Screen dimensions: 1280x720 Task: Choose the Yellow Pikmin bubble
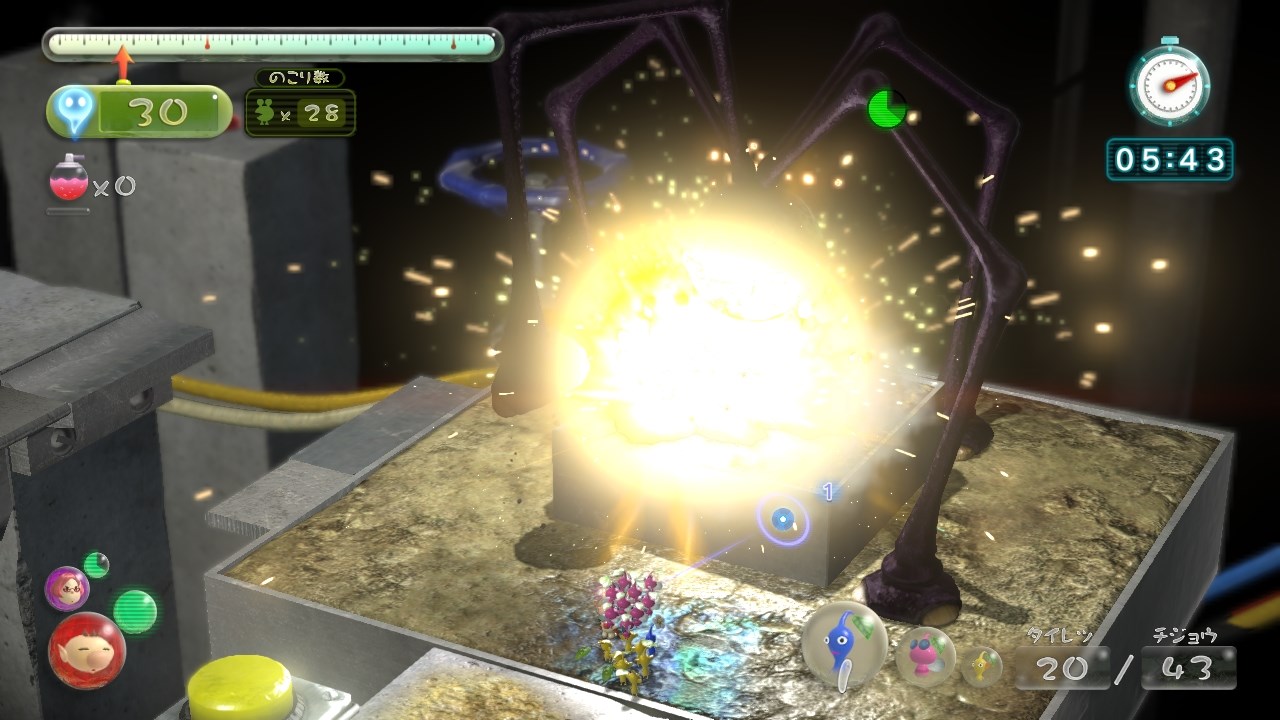coord(982,665)
